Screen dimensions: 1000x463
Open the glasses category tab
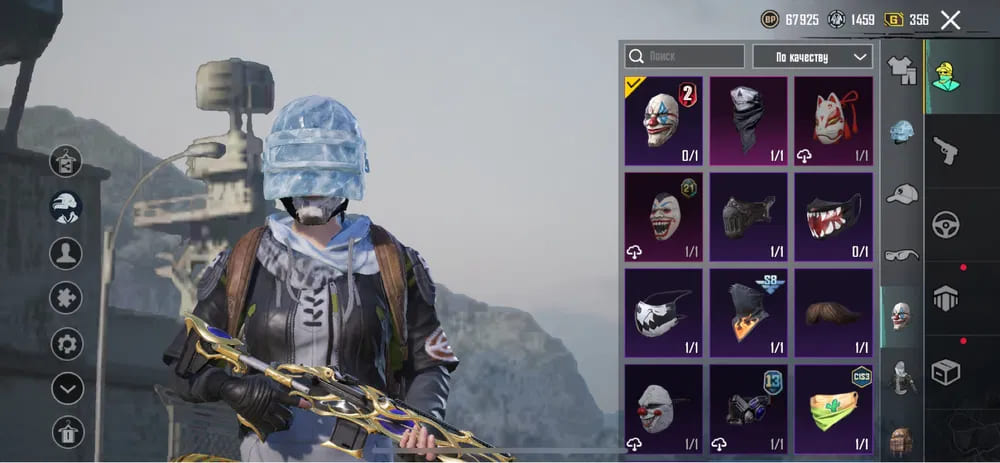click(902, 254)
